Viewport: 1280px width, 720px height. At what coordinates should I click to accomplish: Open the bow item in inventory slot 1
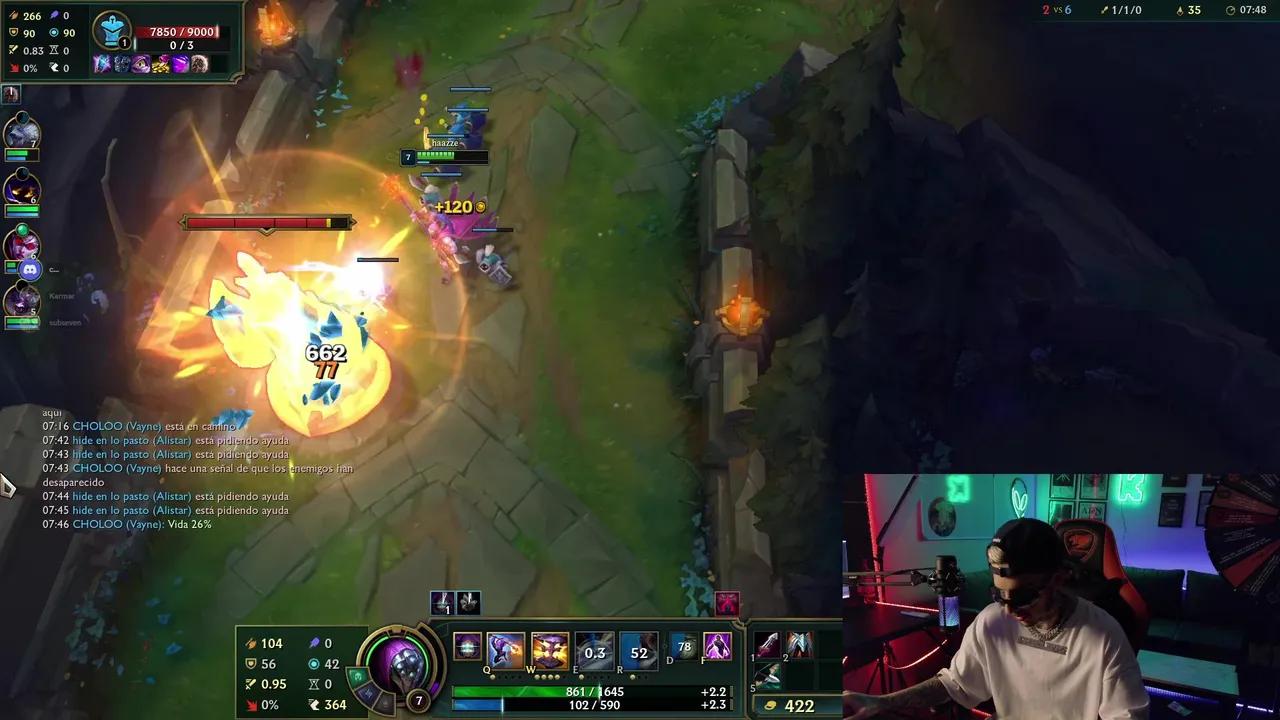(770, 645)
